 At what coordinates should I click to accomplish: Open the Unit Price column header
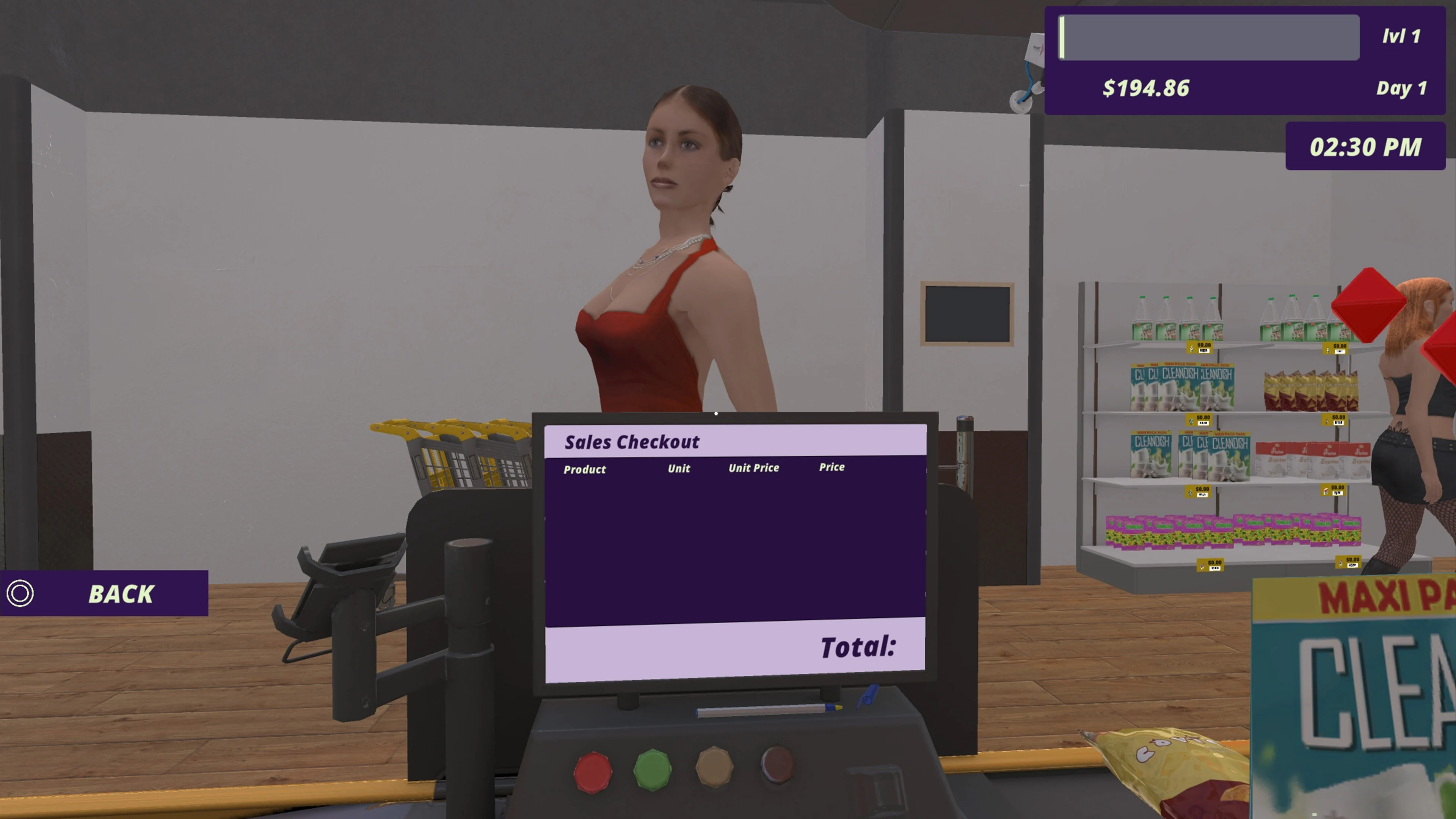753,468
